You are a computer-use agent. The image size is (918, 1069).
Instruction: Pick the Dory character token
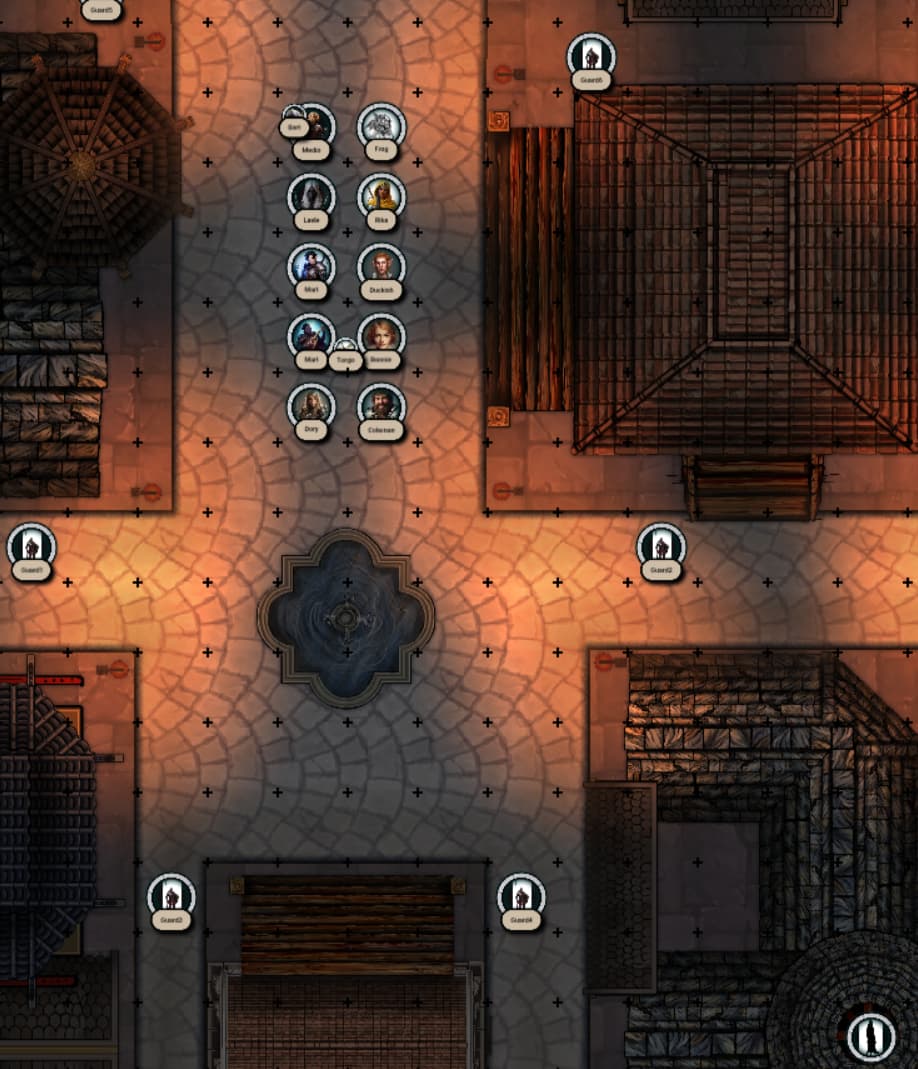[311, 407]
